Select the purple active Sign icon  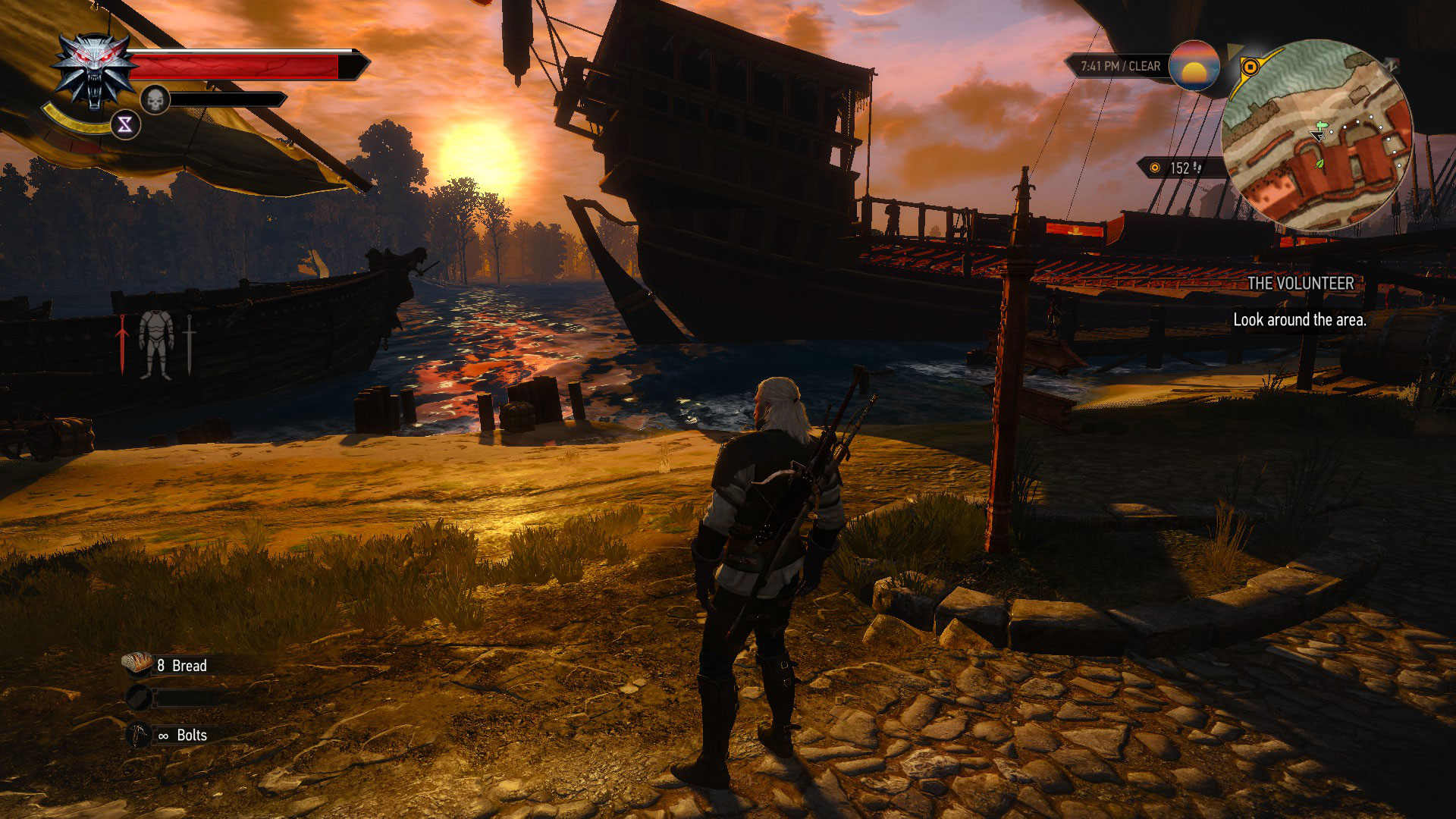point(125,125)
